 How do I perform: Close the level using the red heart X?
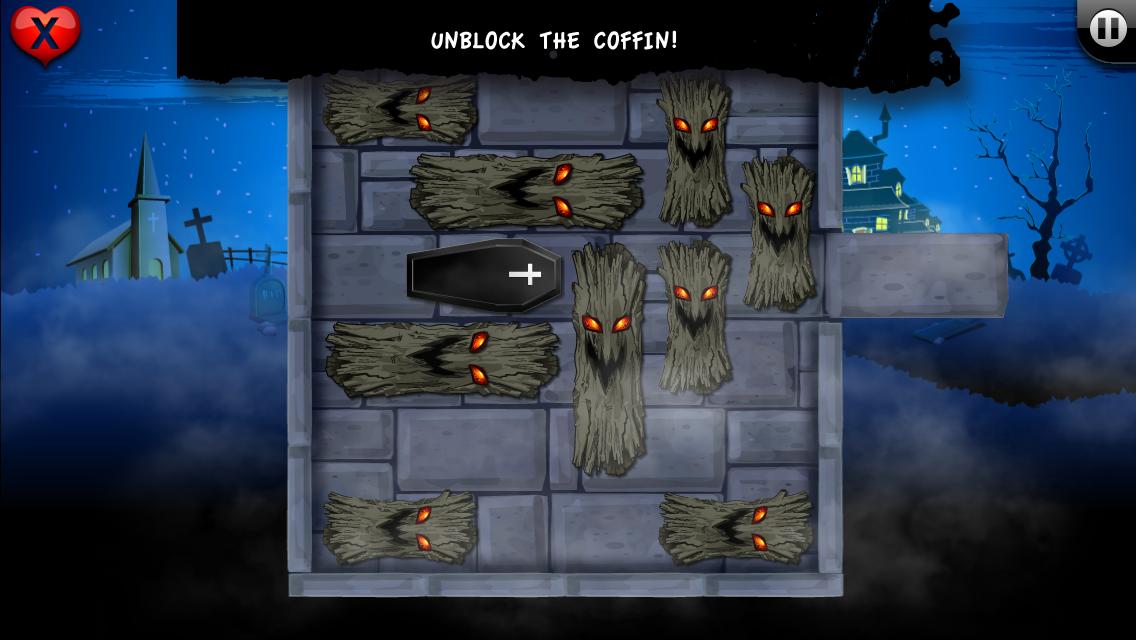point(44,35)
